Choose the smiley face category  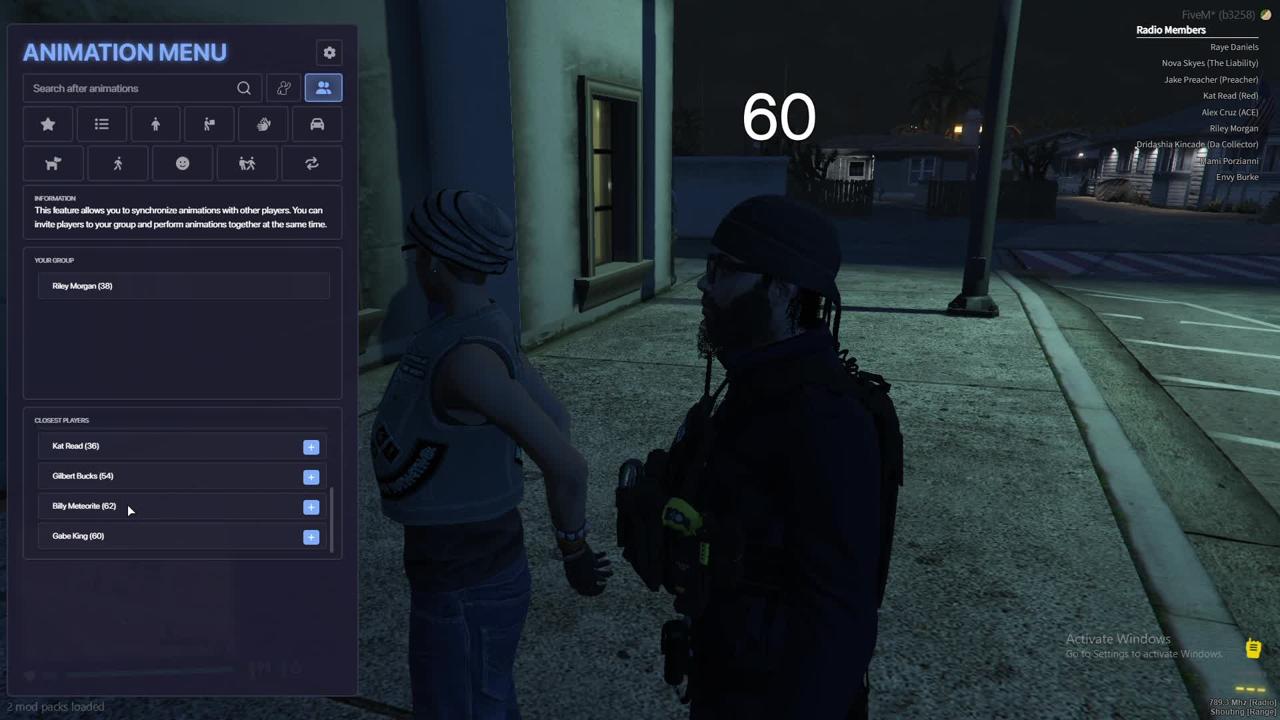(182, 164)
